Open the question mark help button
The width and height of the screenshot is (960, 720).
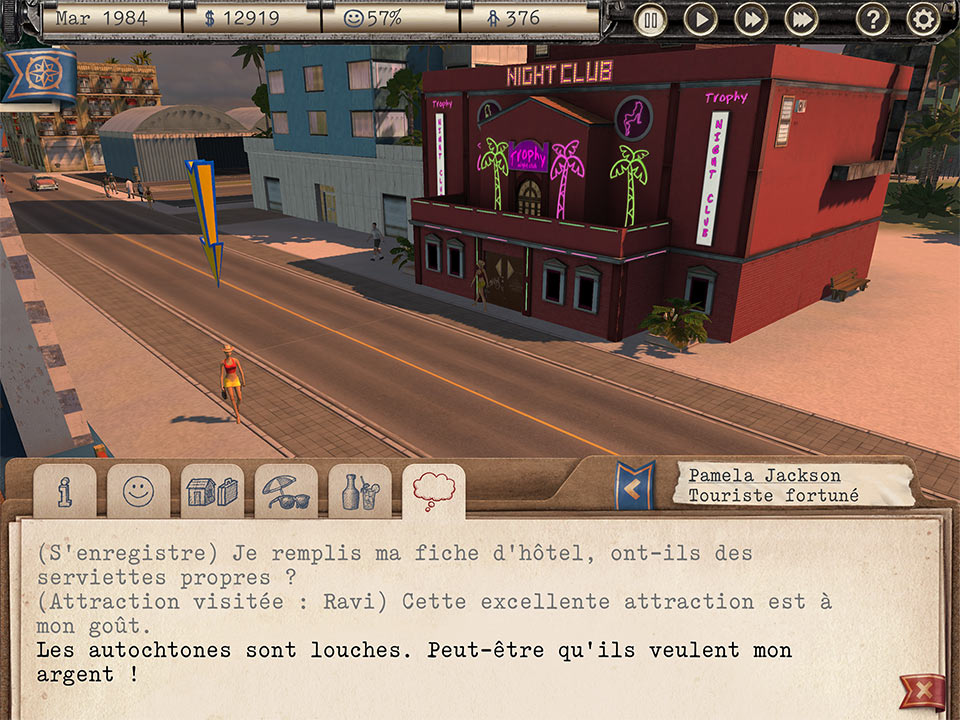872,19
